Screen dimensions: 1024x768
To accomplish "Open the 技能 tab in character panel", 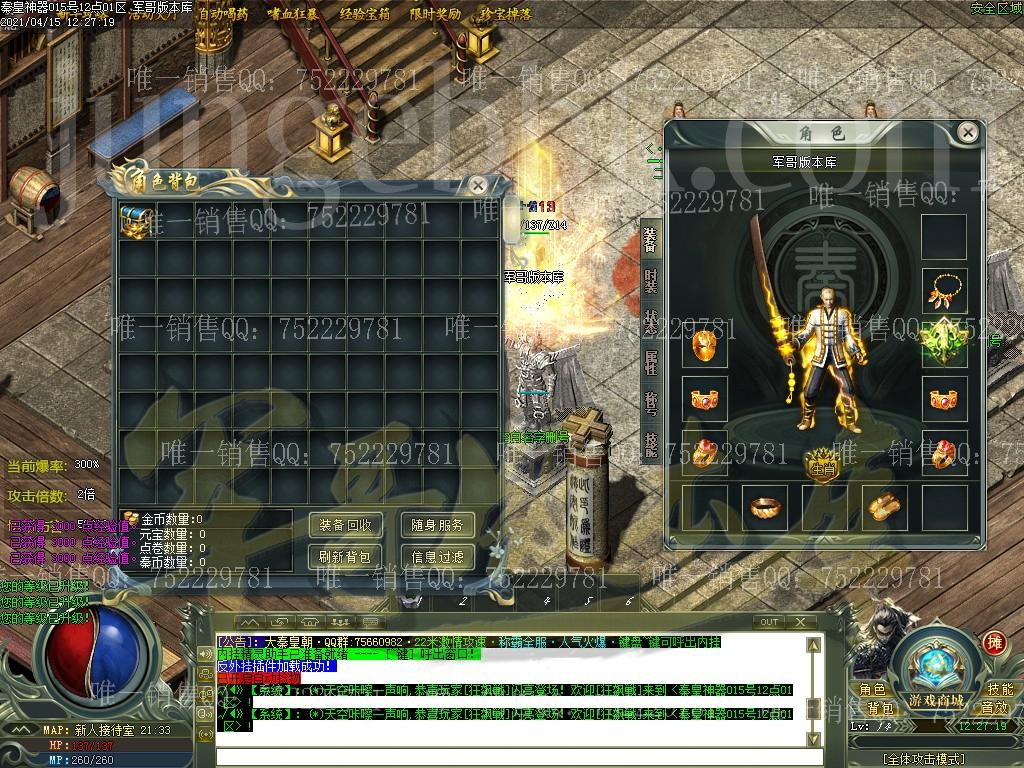I will 651,445.
